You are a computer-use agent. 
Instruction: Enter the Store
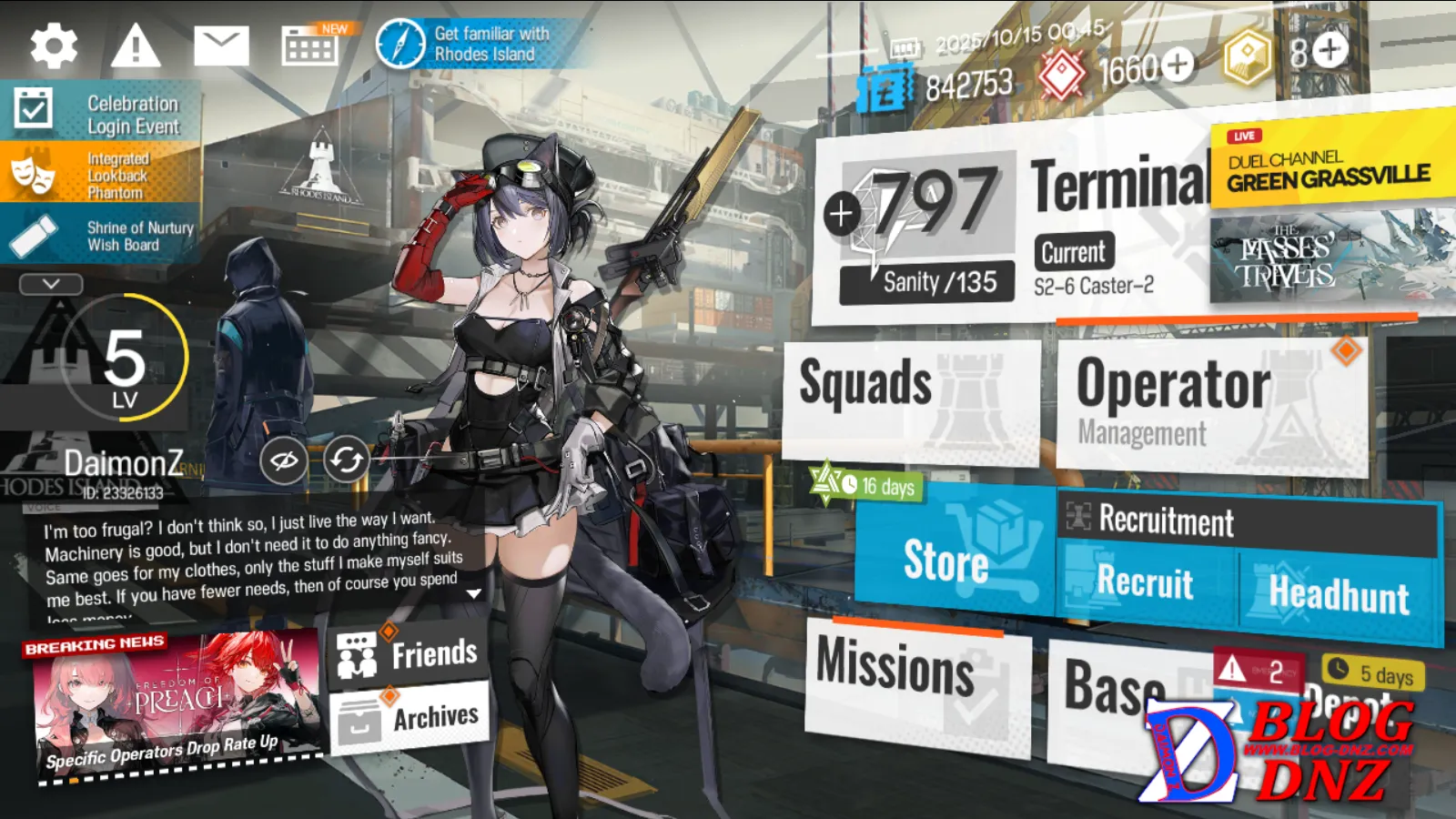pos(951,555)
